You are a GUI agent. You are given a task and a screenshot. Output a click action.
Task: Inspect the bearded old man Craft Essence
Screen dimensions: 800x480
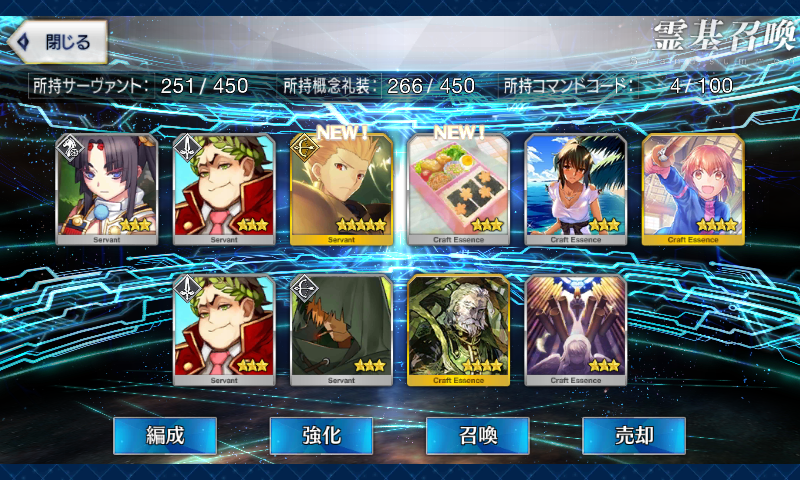coord(458,330)
